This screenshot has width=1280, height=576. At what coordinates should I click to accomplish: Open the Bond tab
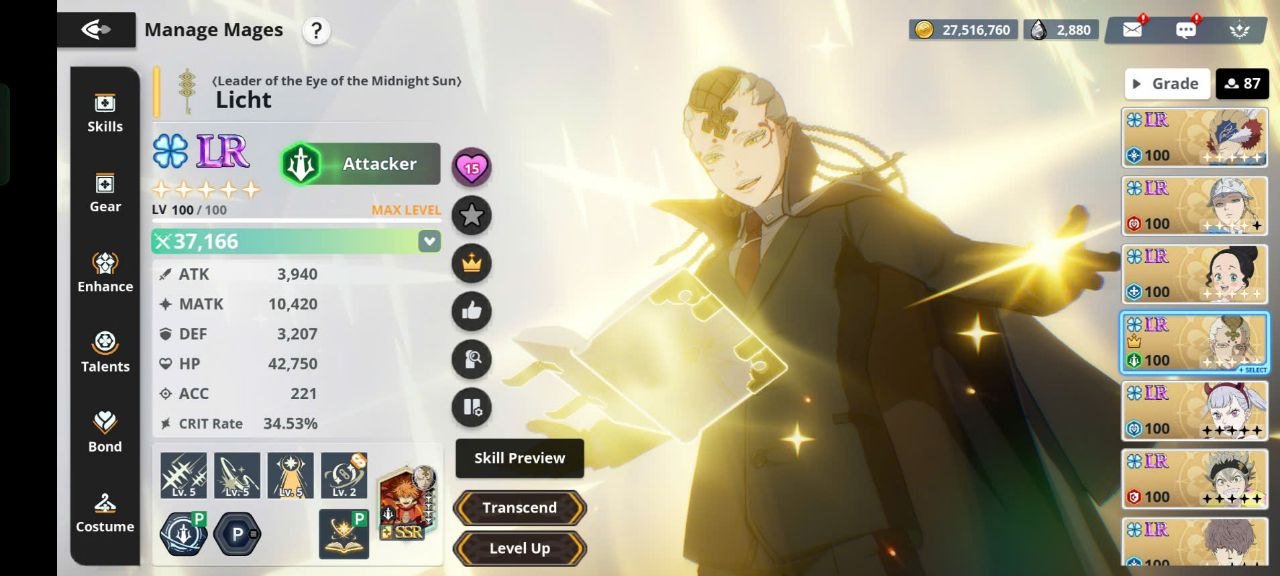pyautogui.click(x=105, y=432)
